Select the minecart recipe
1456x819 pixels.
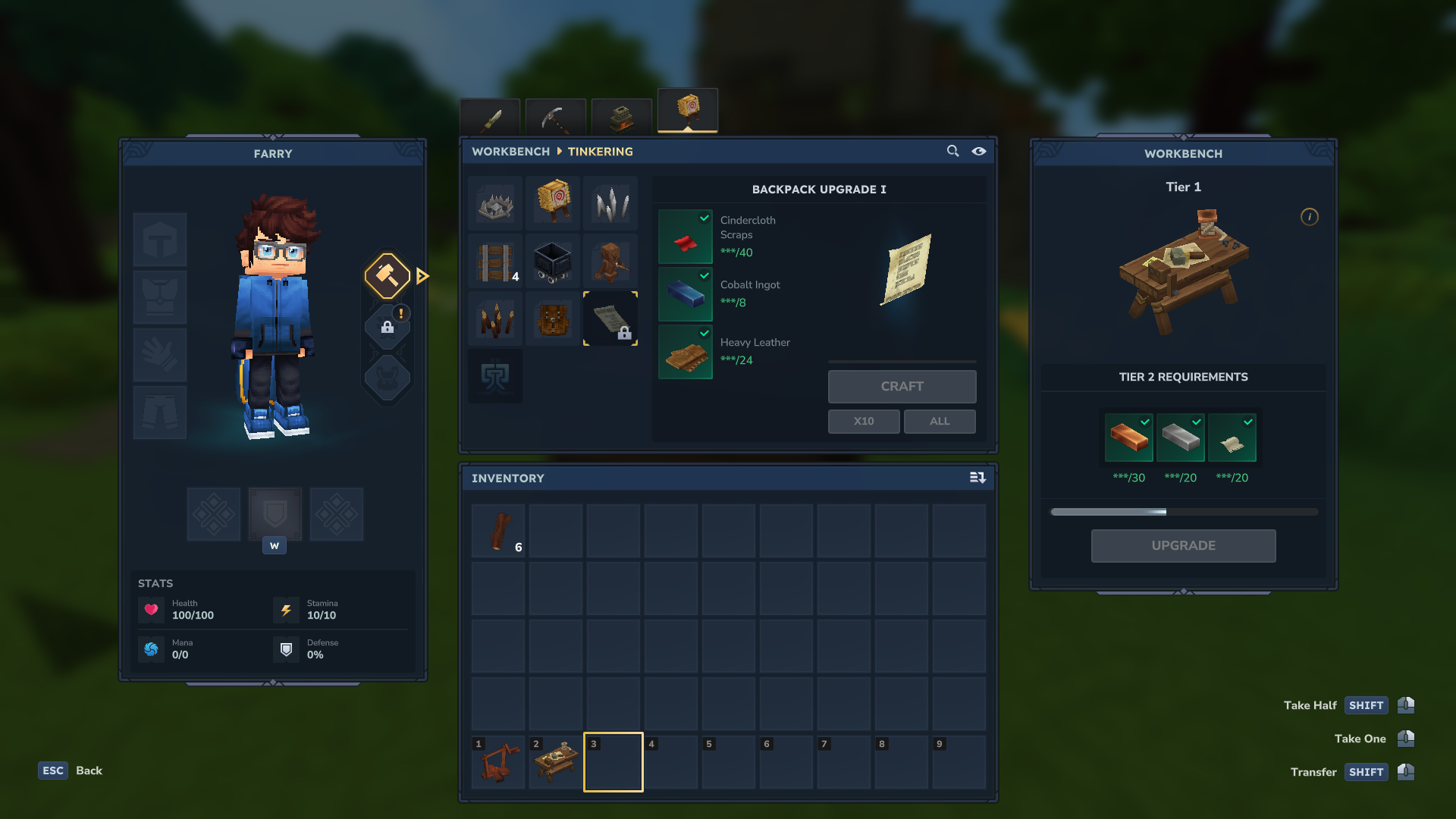553,261
